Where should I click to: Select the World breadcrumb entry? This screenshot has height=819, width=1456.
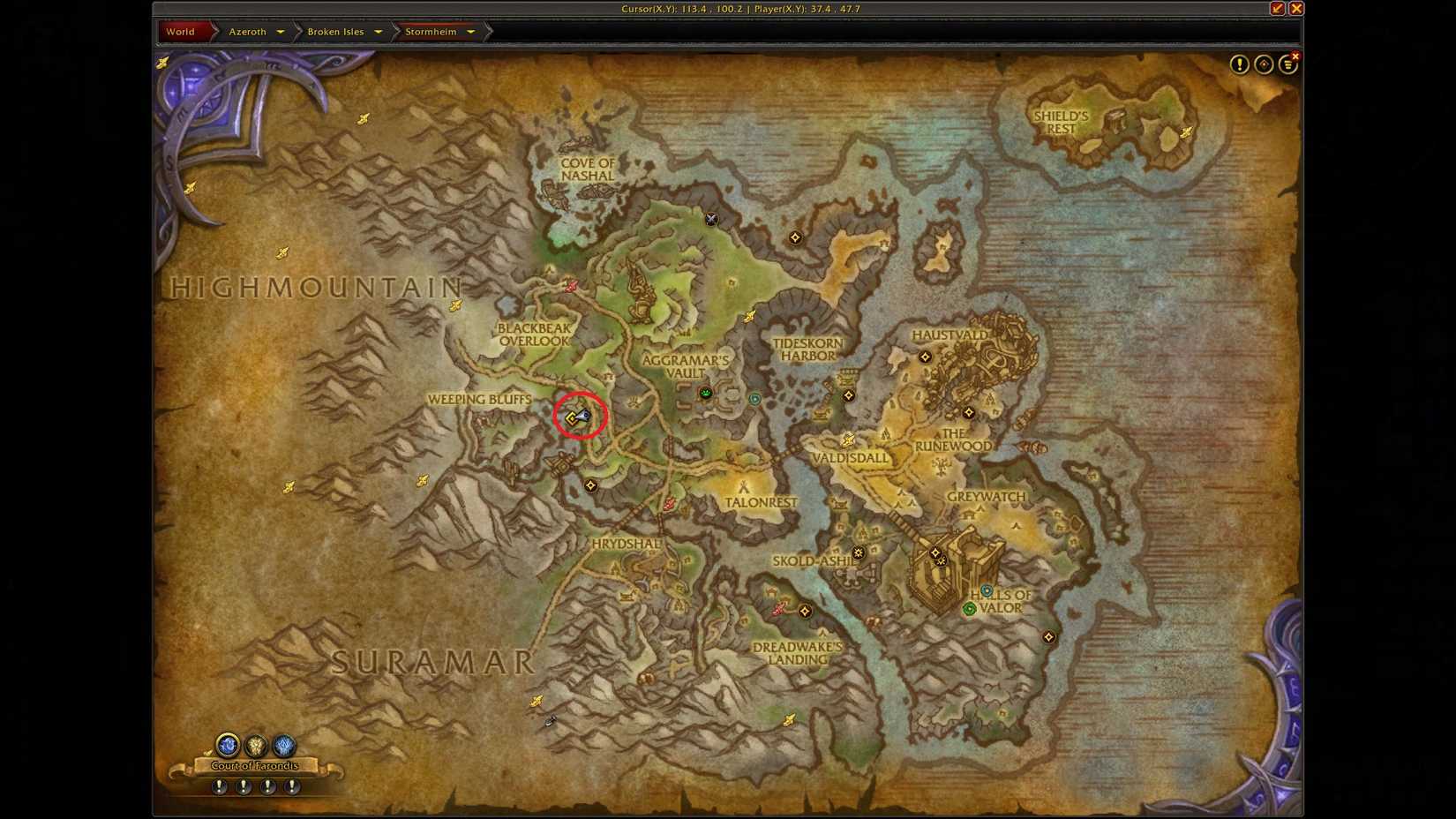[x=179, y=31]
